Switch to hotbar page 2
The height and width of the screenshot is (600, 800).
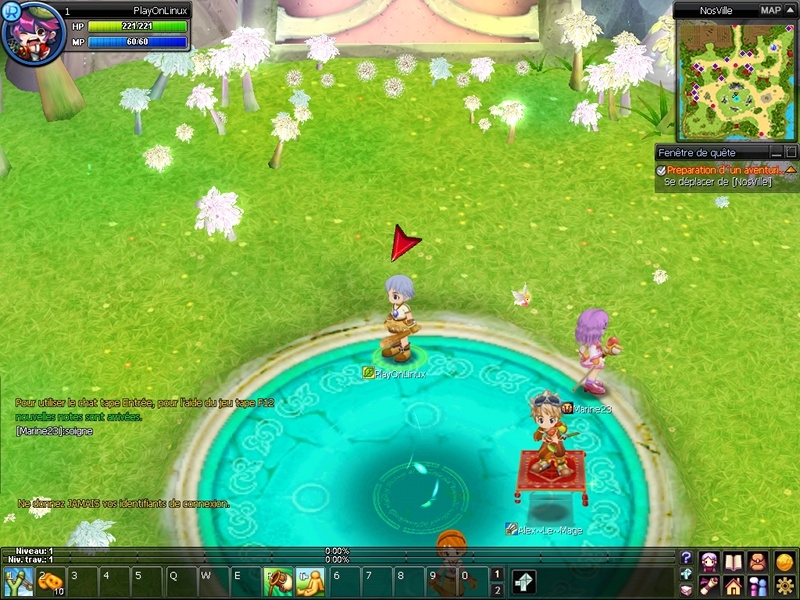point(497,590)
